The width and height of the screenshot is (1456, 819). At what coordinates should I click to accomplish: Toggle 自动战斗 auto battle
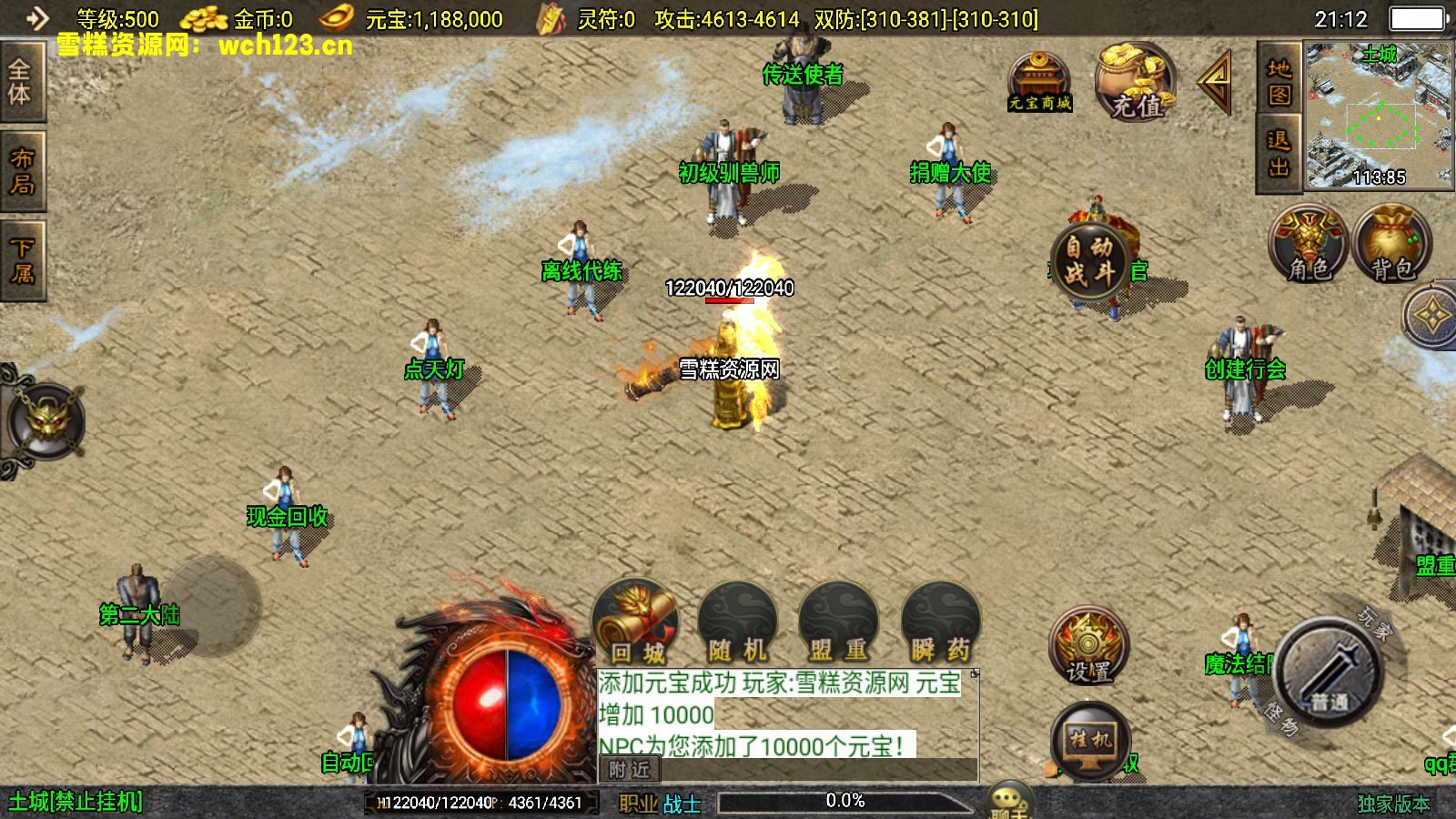pyautogui.click(x=1089, y=260)
